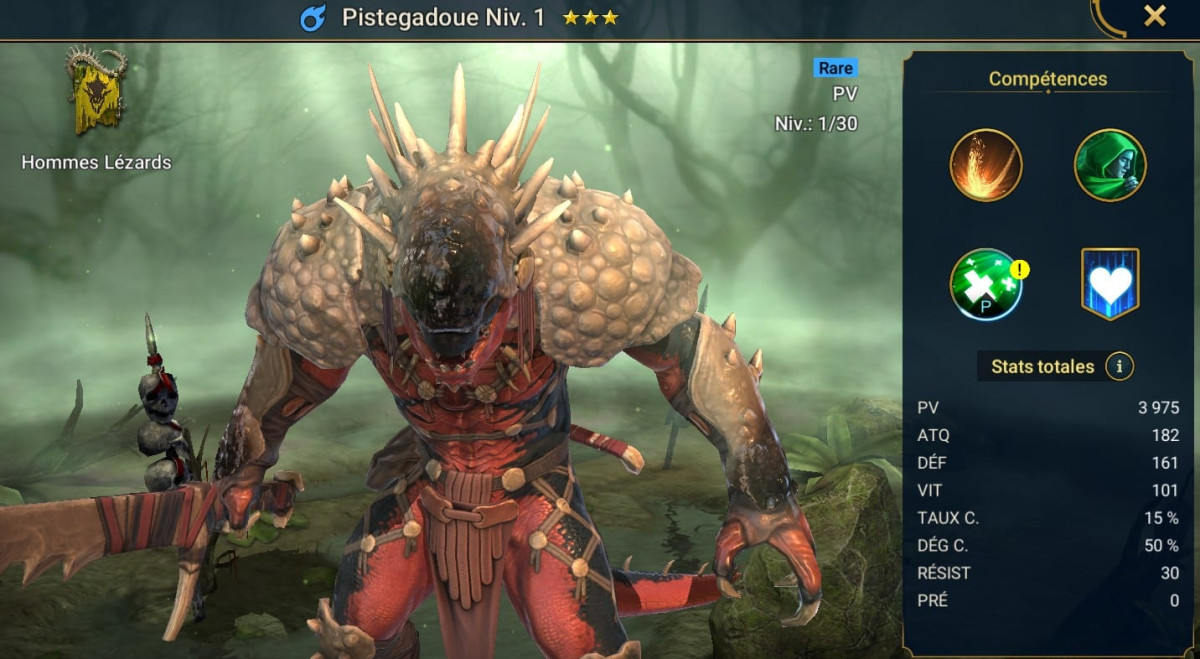Select the fiery slash skill icon
The width and height of the screenshot is (1200, 659).
tap(986, 165)
